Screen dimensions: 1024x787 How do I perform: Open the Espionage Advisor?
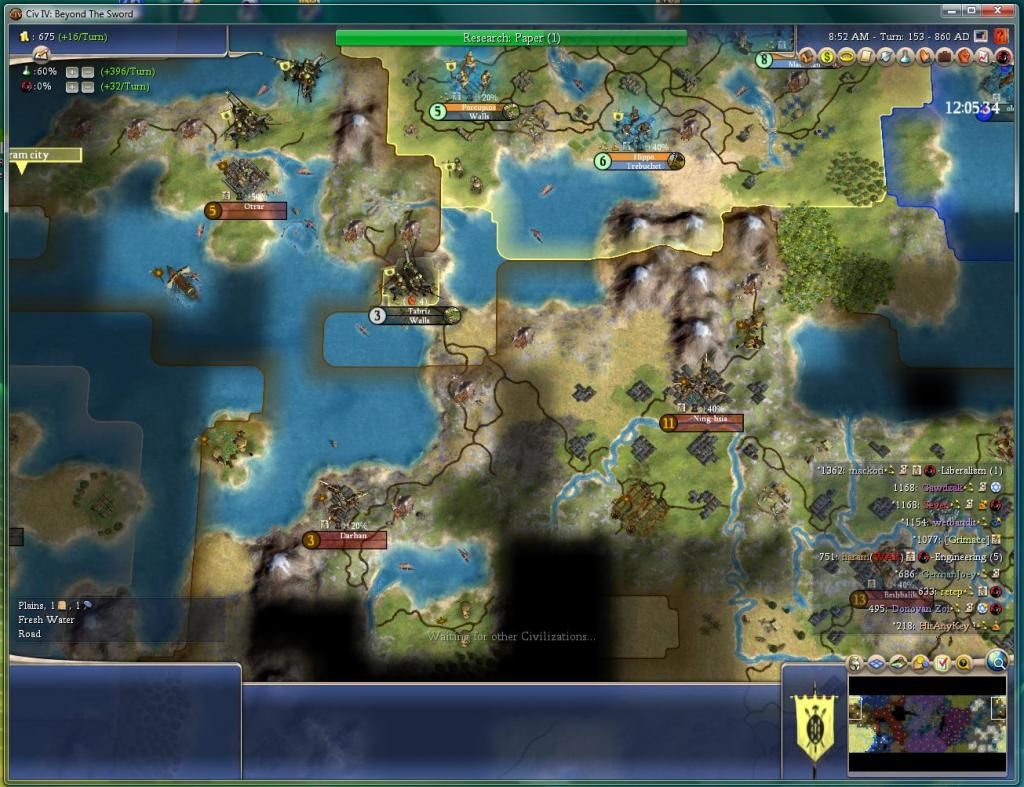1002,57
